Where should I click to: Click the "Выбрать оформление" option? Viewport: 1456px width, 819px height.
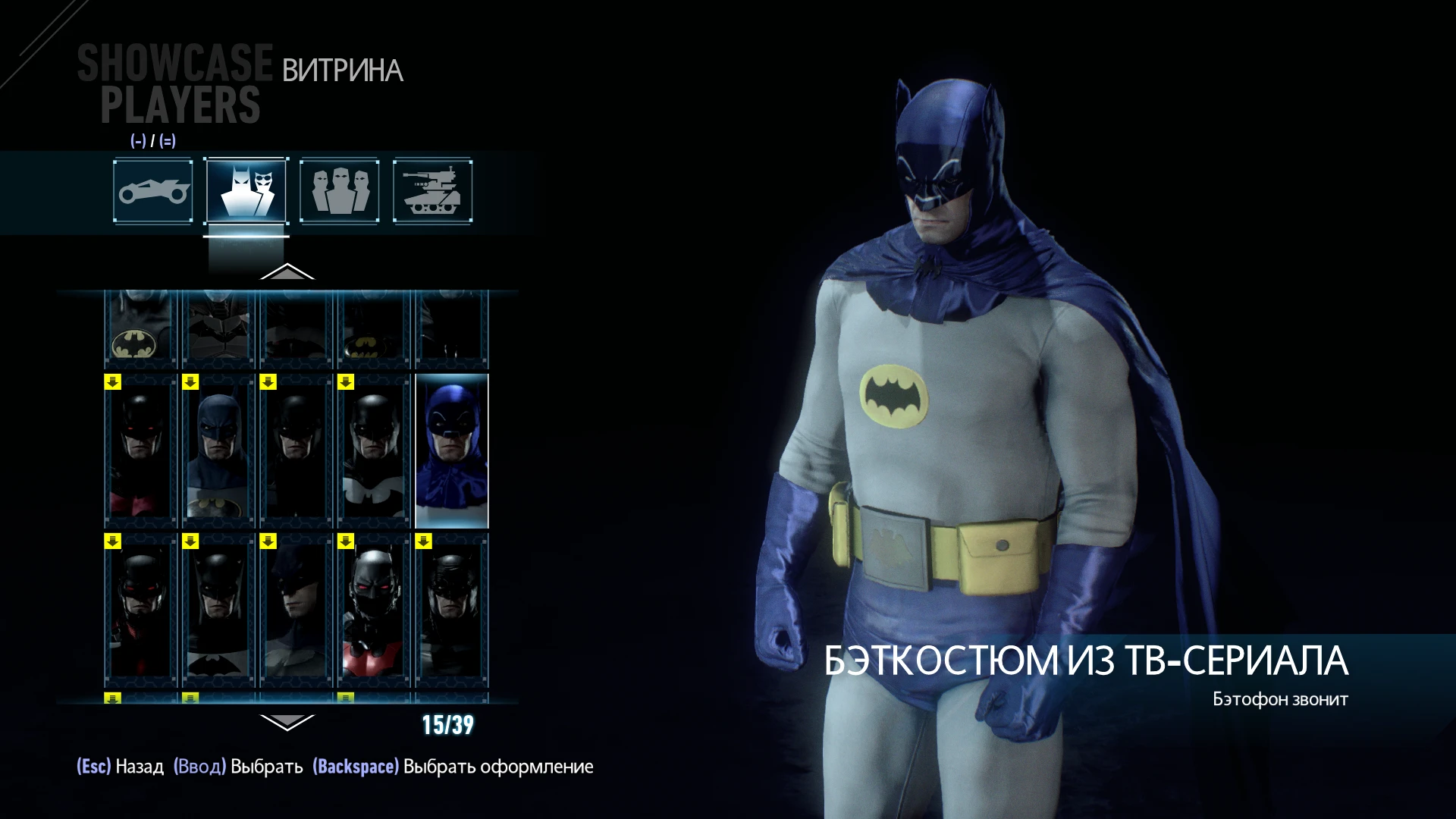coord(453,767)
